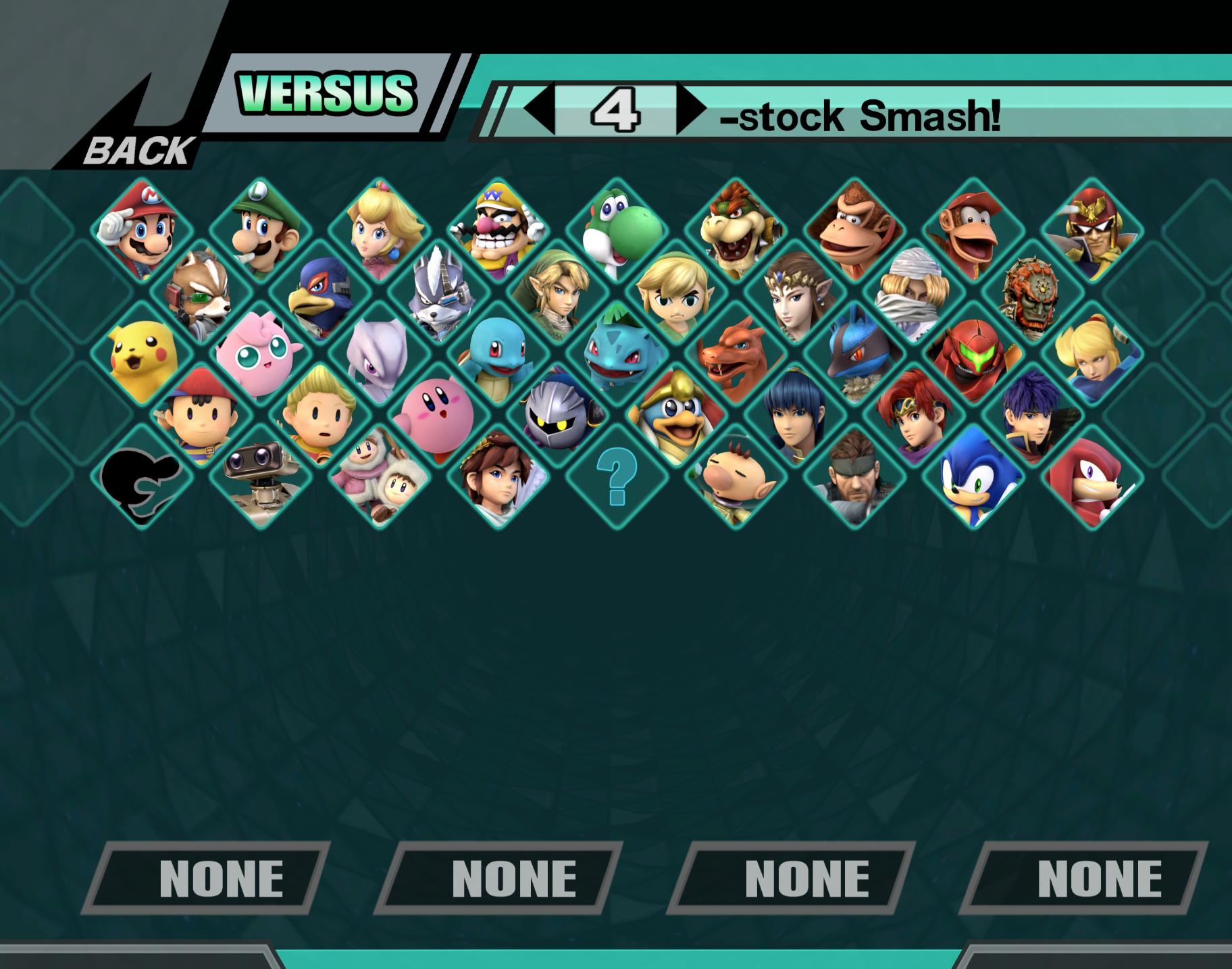
Task: Decrease stock count with left arrow
Action: [540, 109]
